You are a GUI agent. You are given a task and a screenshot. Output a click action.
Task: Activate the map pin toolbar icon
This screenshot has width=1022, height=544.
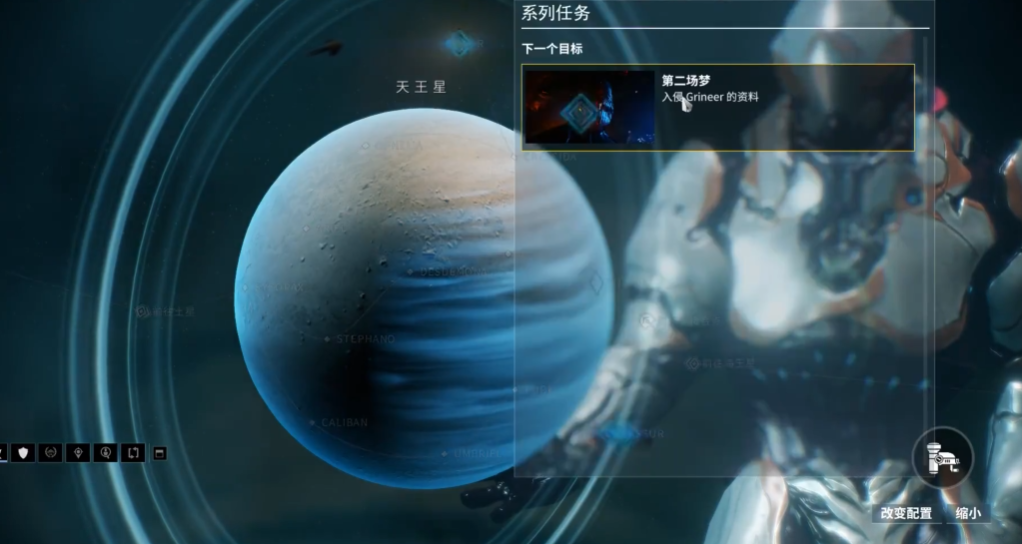pos(78,453)
